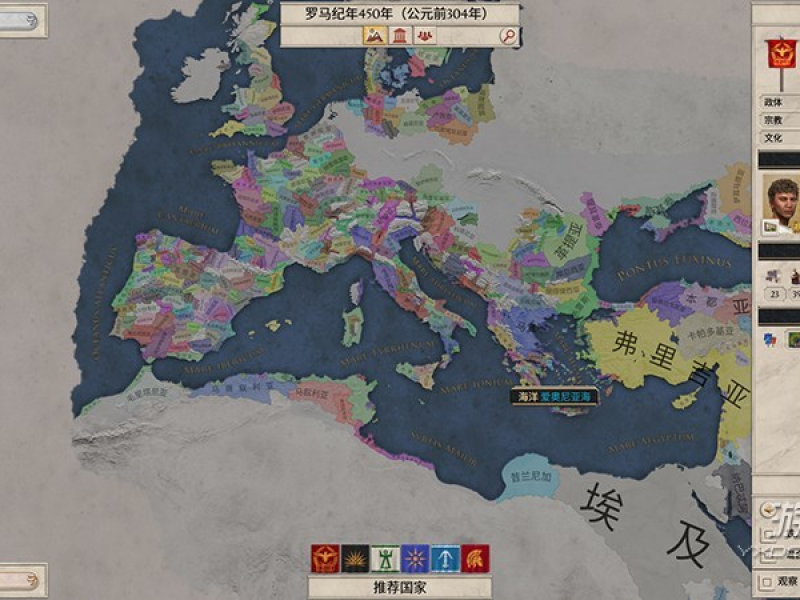Image resolution: width=800 pixels, height=600 pixels.
Task: Select the blue anchor recommended nation flag
Action: tap(445, 558)
